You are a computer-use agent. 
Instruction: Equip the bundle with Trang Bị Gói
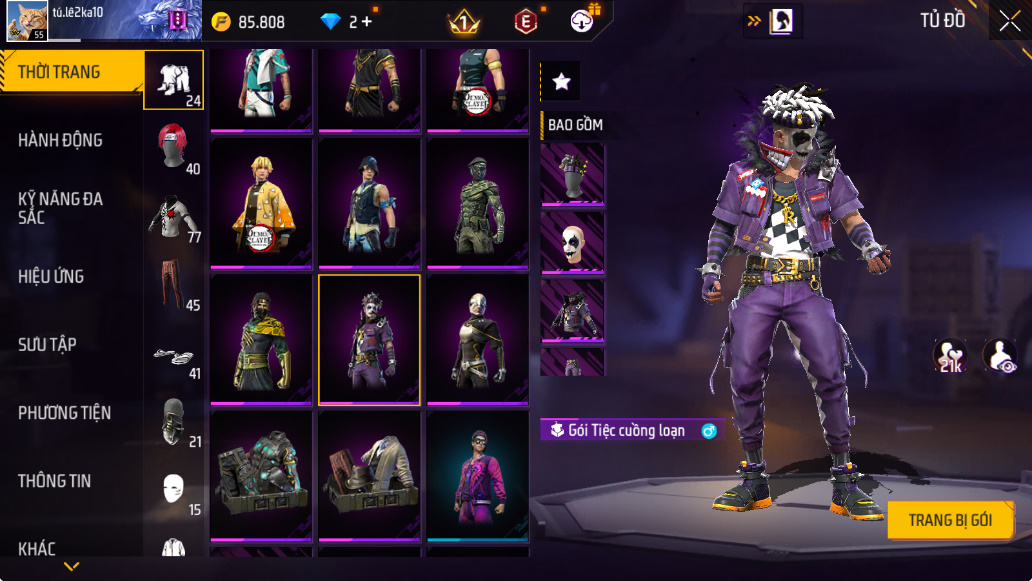(x=950, y=520)
